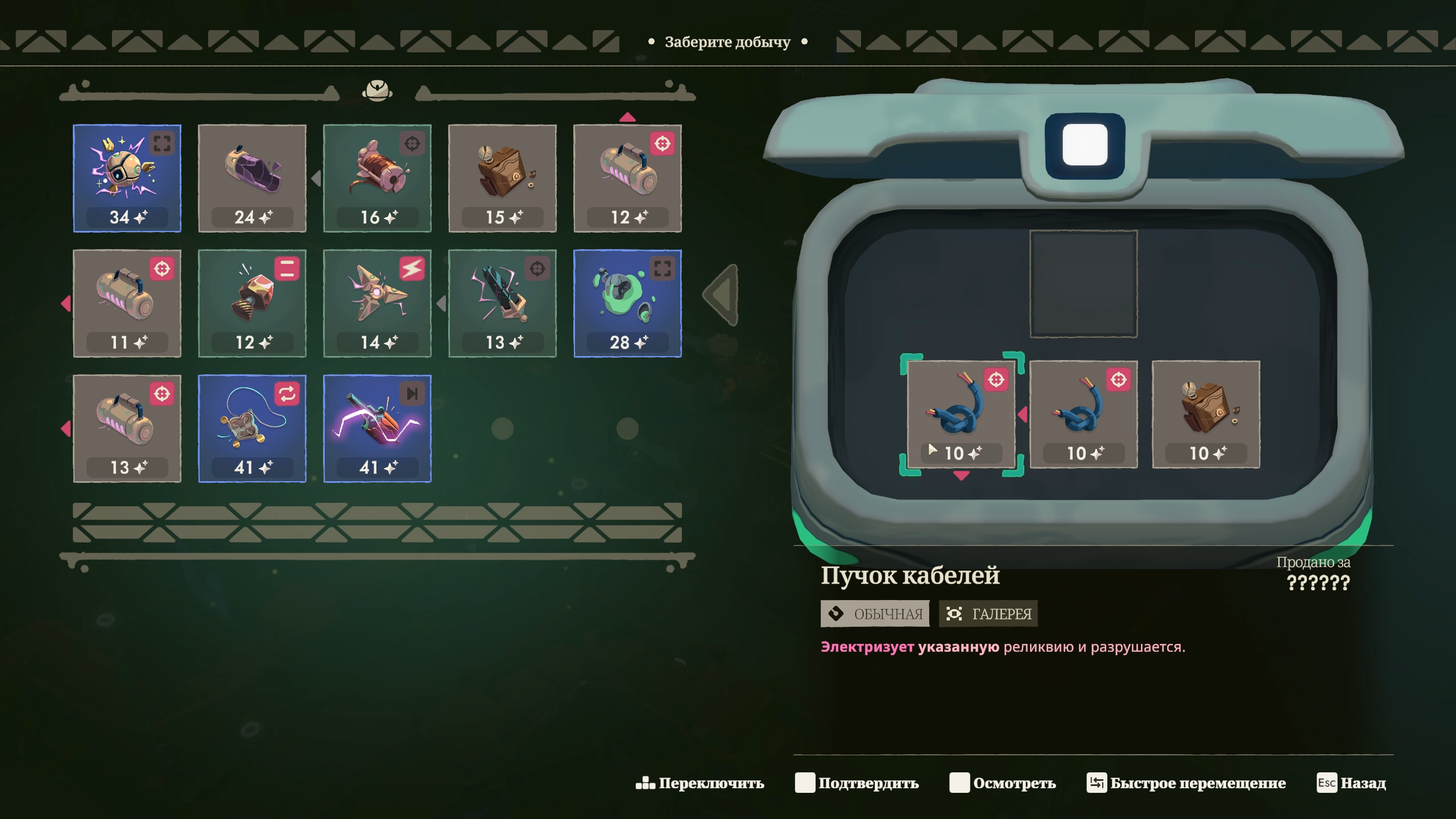
Task: Choose the green slime relic worth 28
Action: coord(627,303)
